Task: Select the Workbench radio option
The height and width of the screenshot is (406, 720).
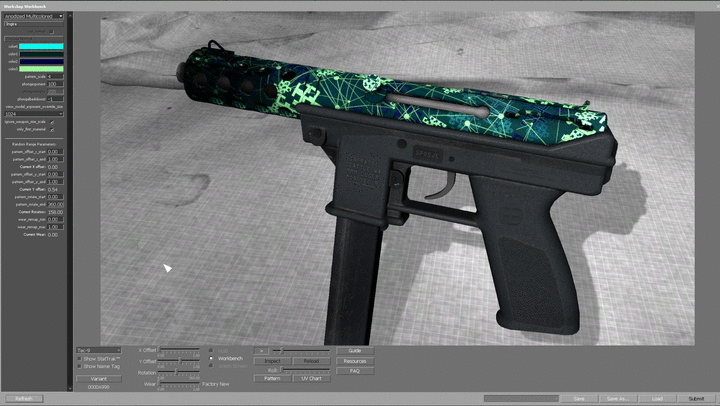Action: pyautogui.click(x=211, y=358)
